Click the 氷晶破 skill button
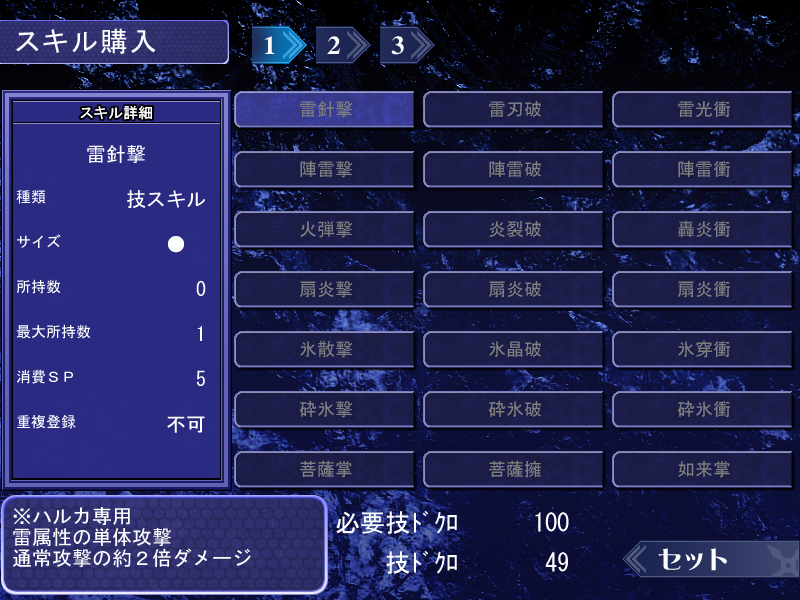 pyautogui.click(x=514, y=349)
